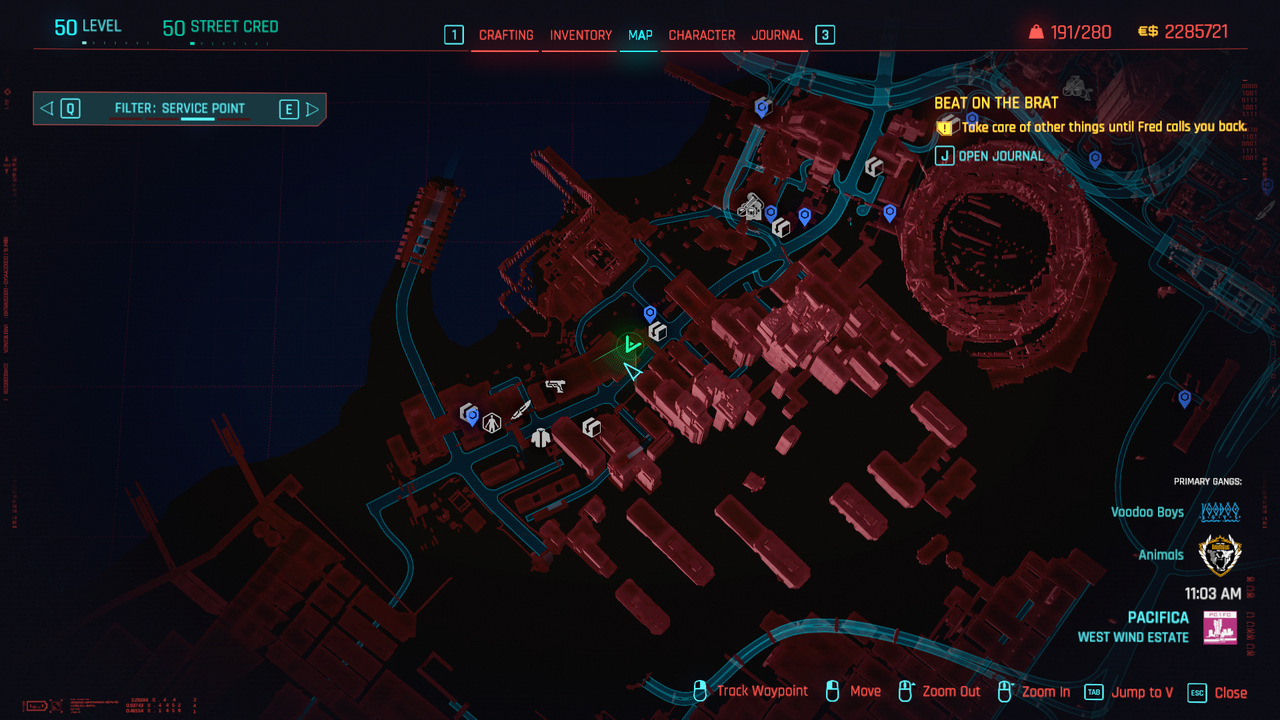
Task: Select the melee vendor knife marker
Action: 521,410
